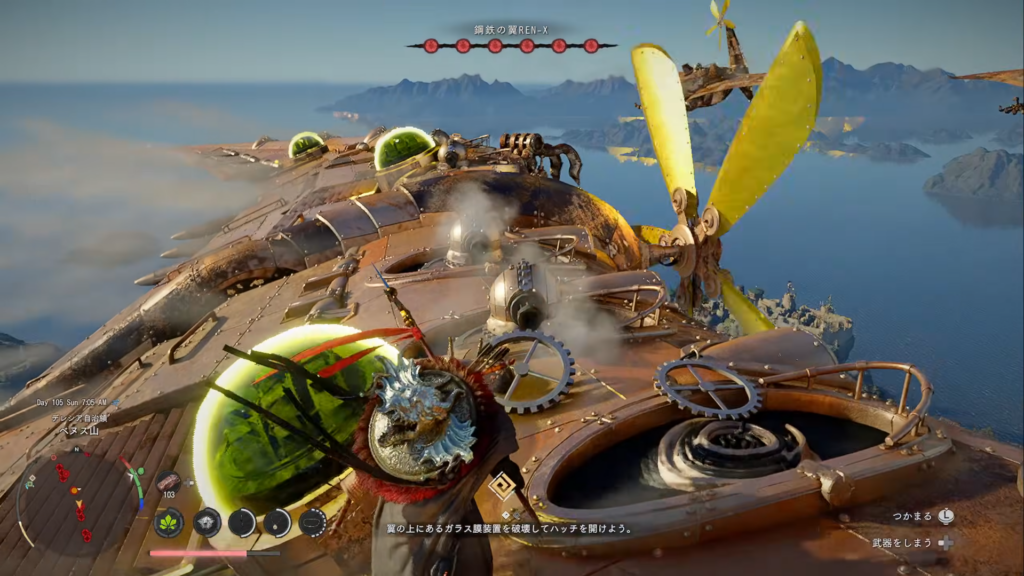
Task: Select the meat item slot showing 103
Action: pyautogui.click(x=168, y=482)
